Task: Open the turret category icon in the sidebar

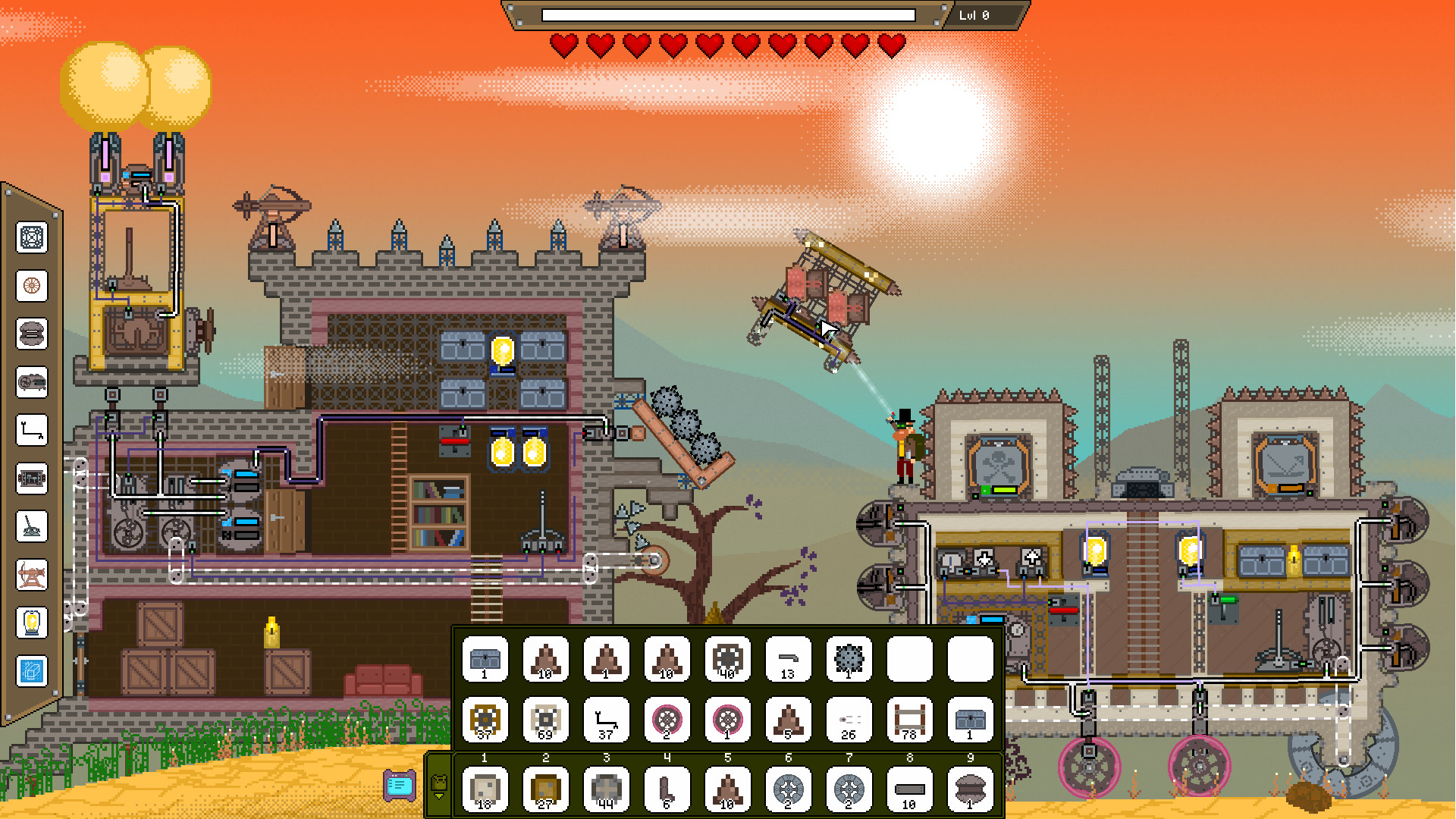Action: (32, 526)
